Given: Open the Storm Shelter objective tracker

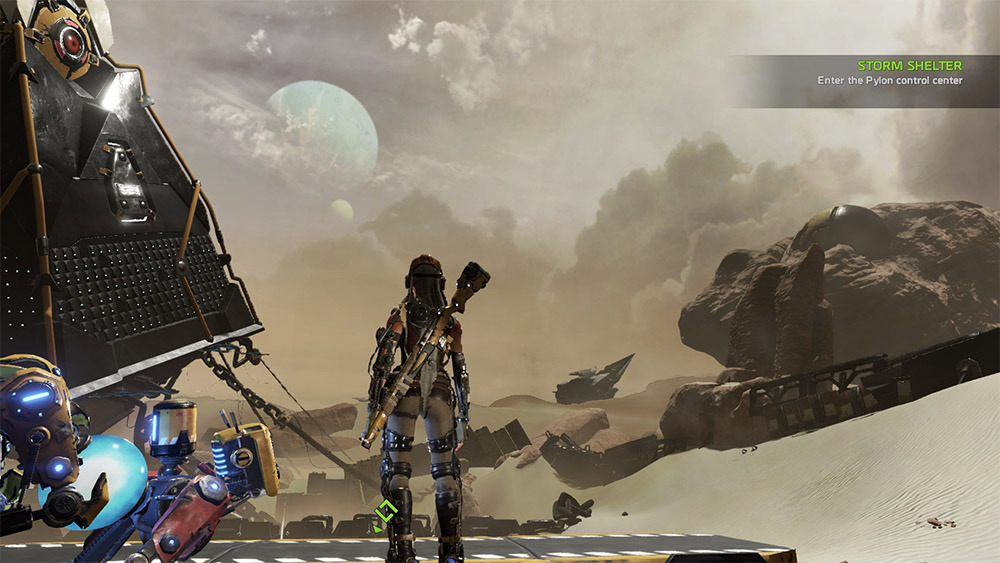Looking at the screenshot, I should [x=908, y=66].
